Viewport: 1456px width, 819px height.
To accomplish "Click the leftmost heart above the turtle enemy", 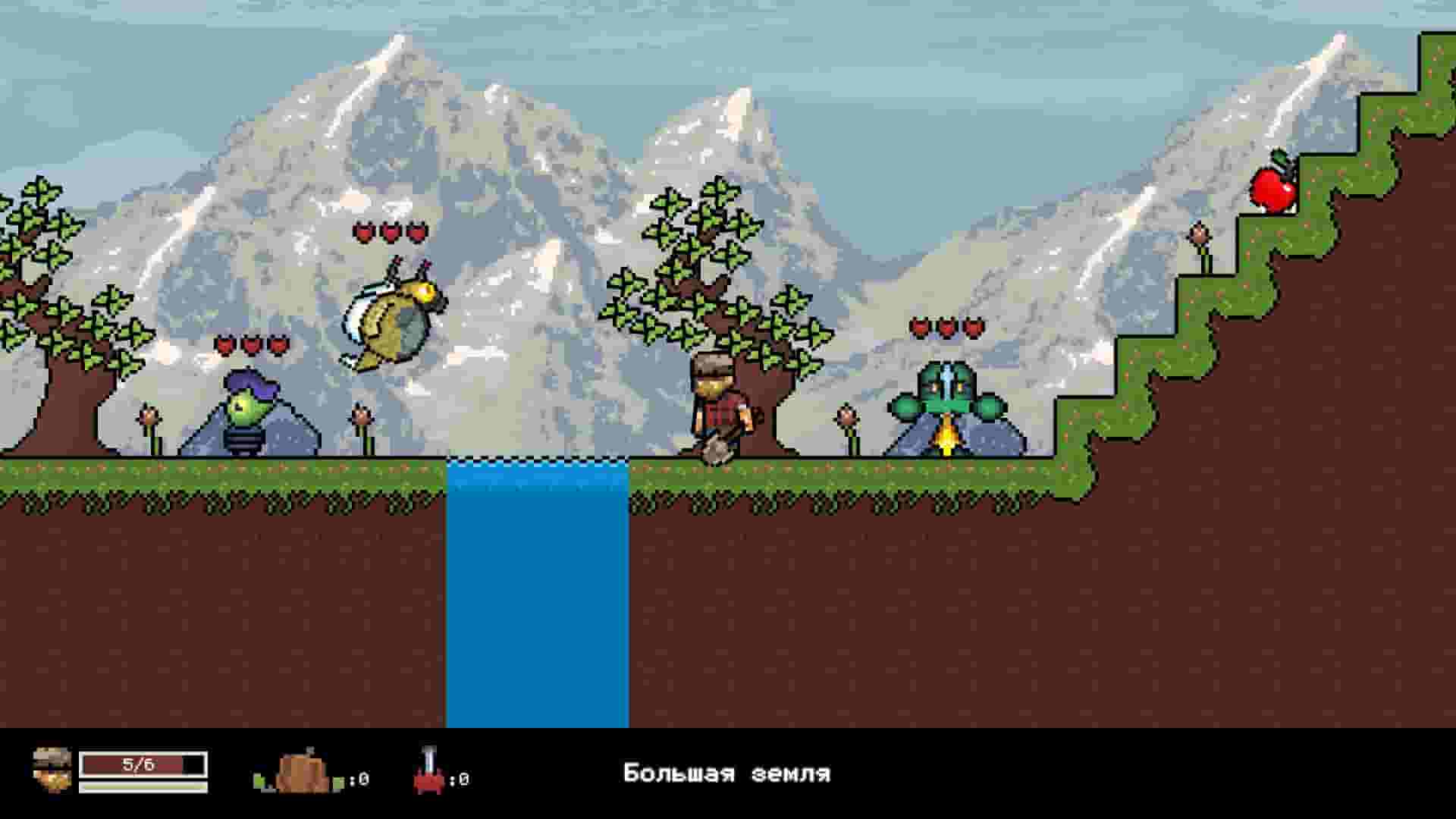I will point(918,327).
